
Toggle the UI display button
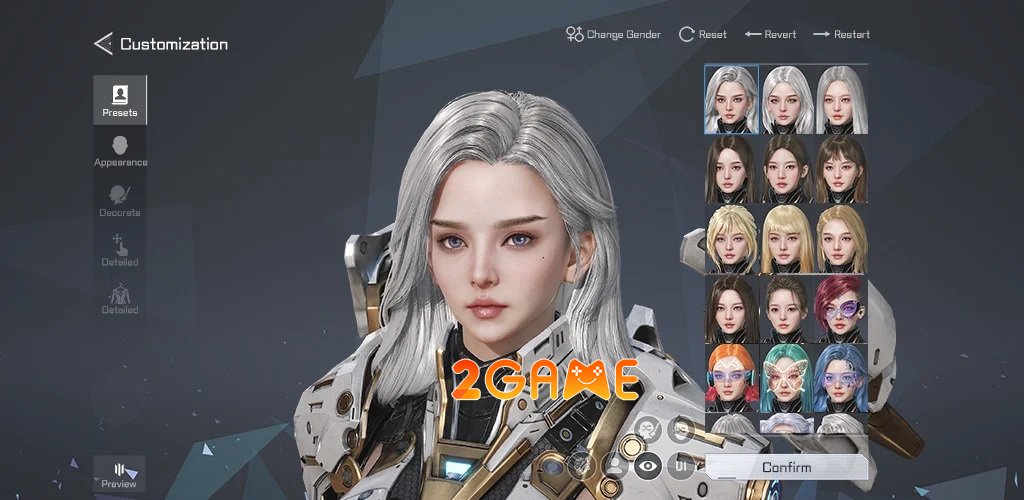tap(681, 465)
